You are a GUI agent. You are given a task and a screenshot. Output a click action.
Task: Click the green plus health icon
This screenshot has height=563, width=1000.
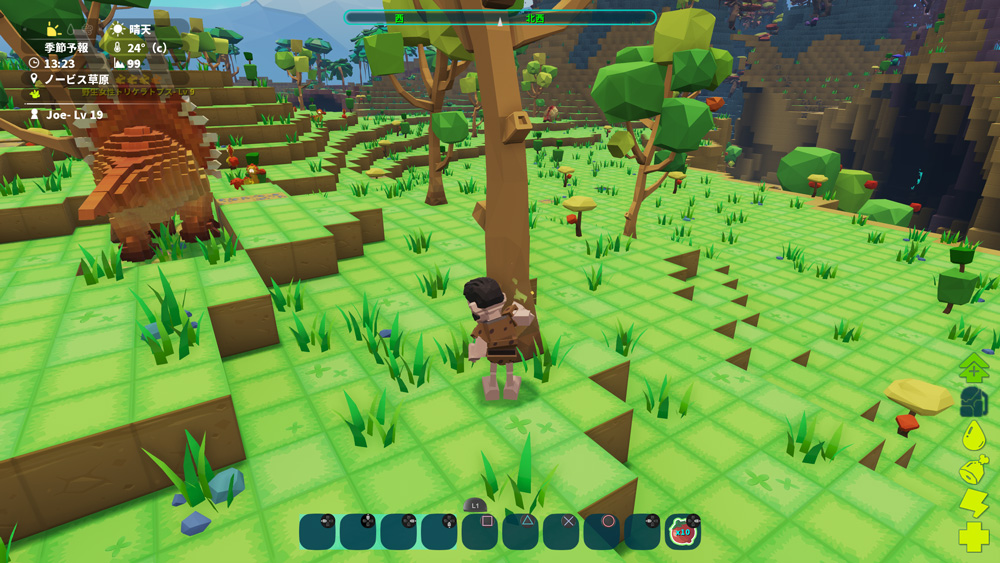click(974, 537)
